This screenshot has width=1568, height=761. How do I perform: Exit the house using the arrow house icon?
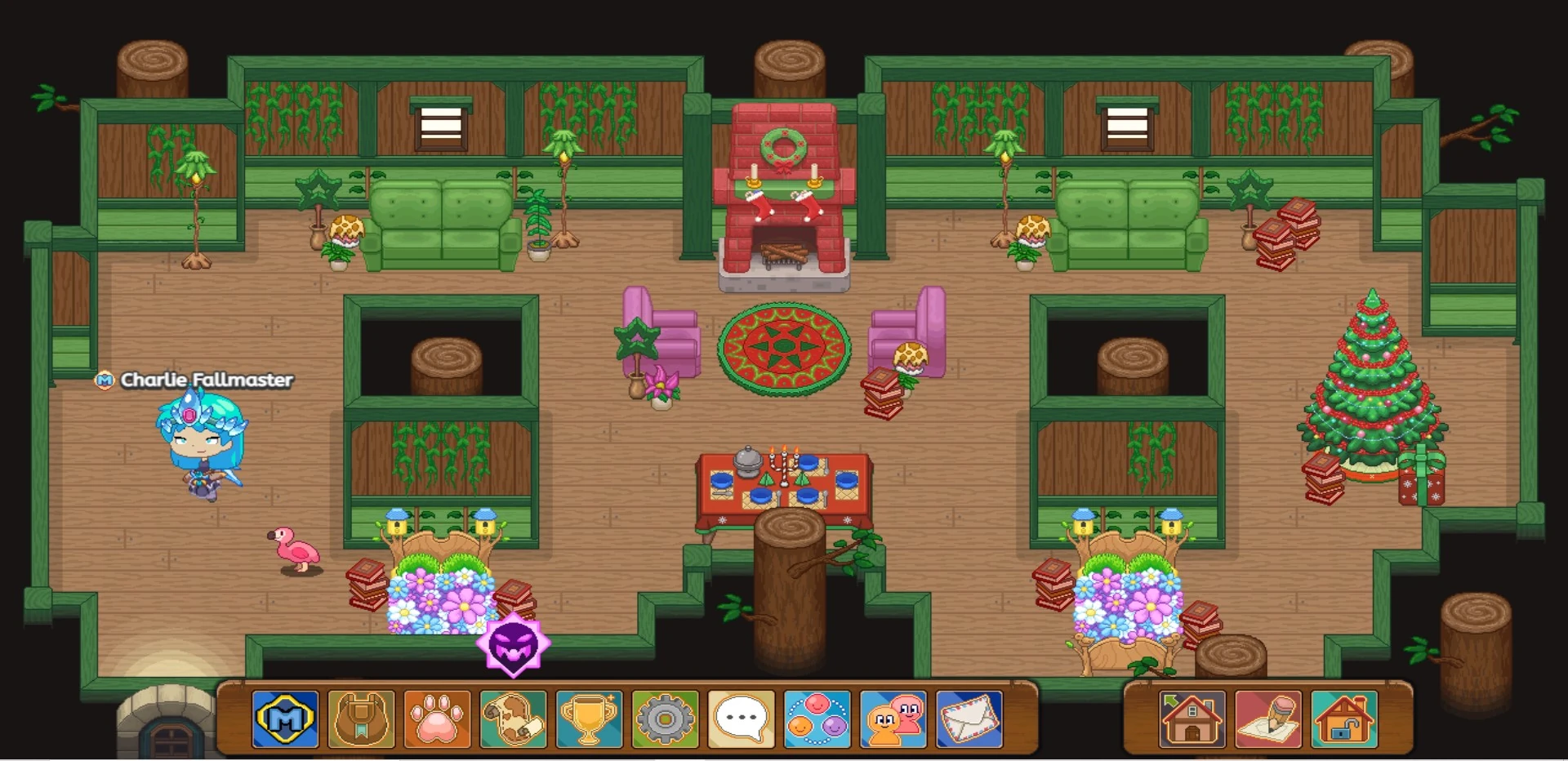point(1191,720)
